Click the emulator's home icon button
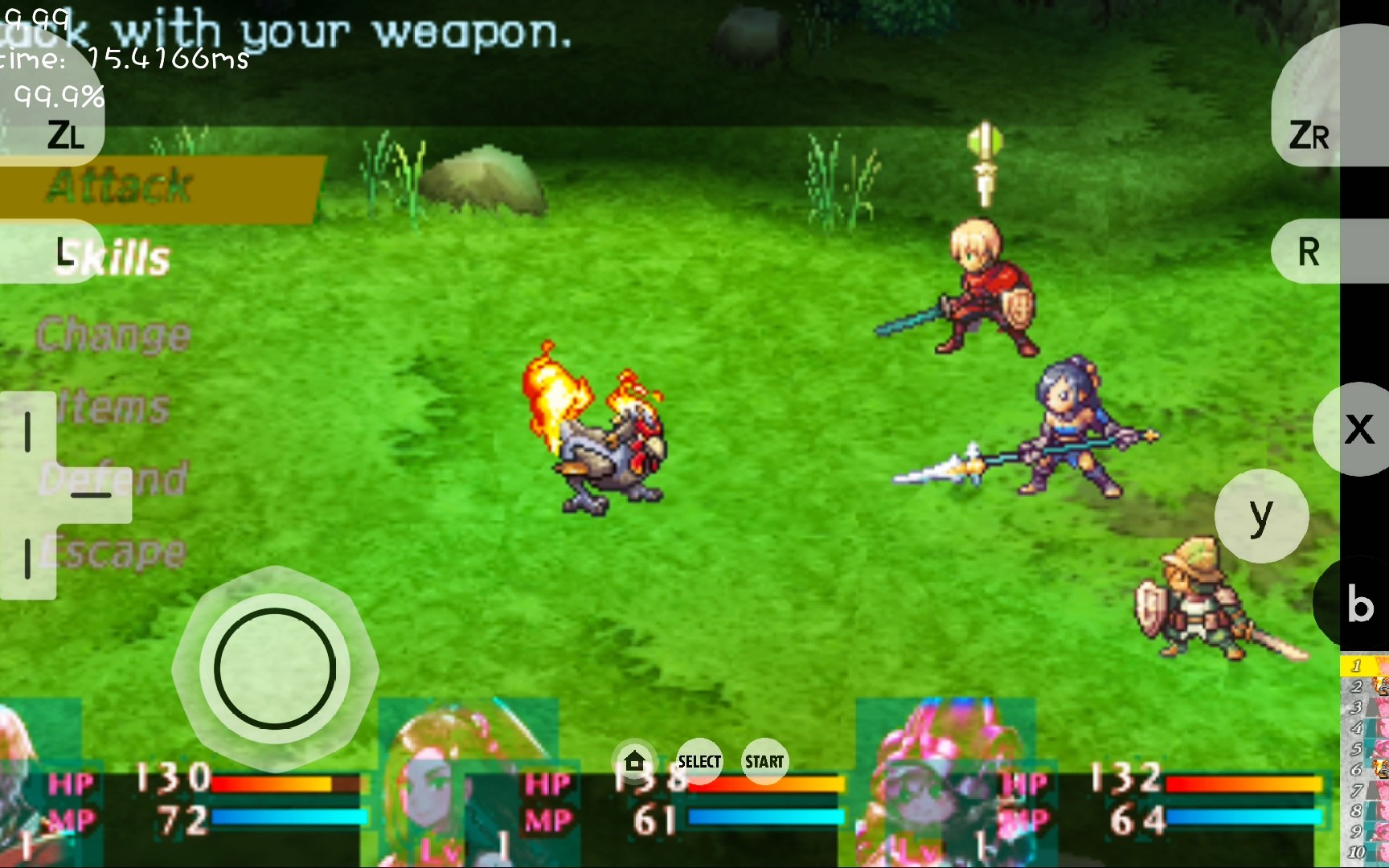Viewport: 1389px width, 868px height. [634, 761]
